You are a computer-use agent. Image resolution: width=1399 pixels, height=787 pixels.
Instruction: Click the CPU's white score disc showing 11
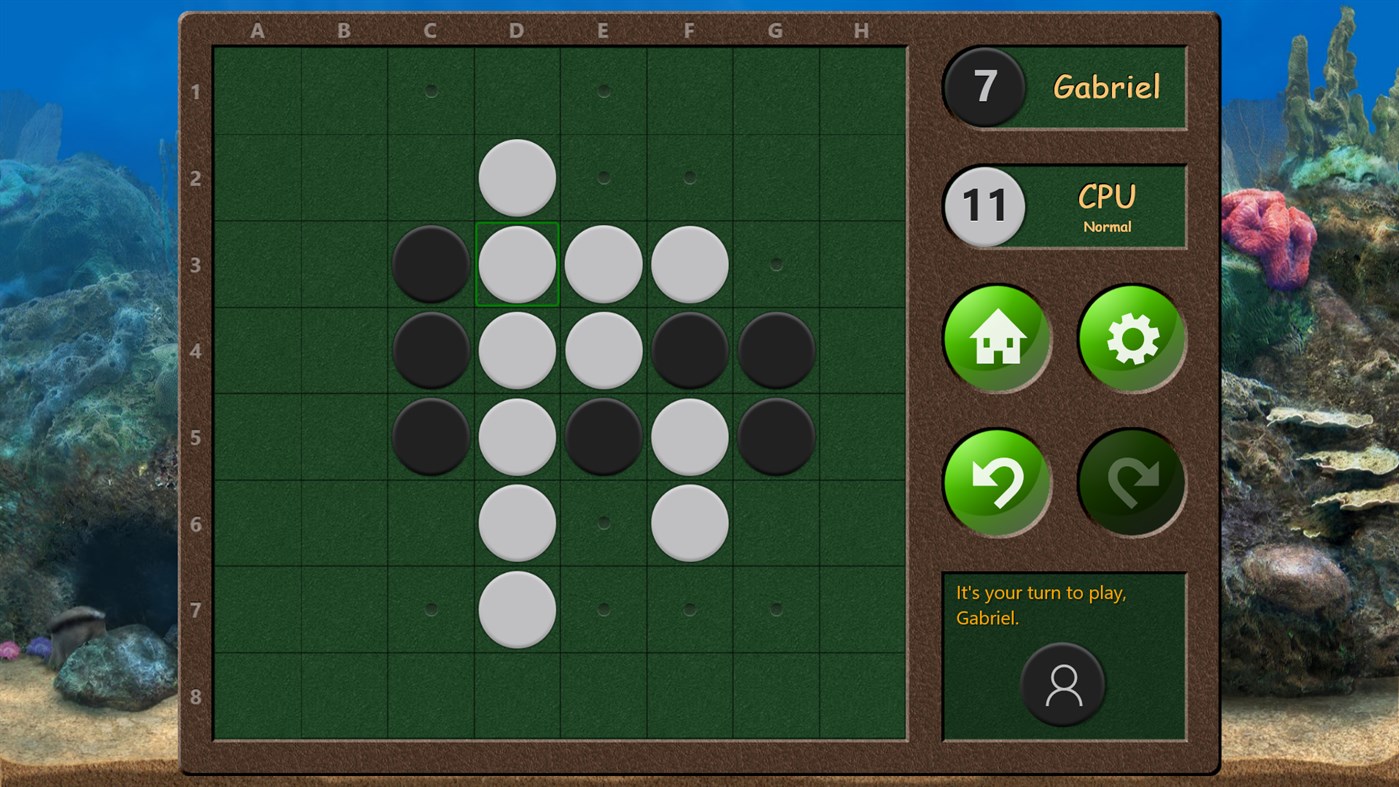coord(984,206)
